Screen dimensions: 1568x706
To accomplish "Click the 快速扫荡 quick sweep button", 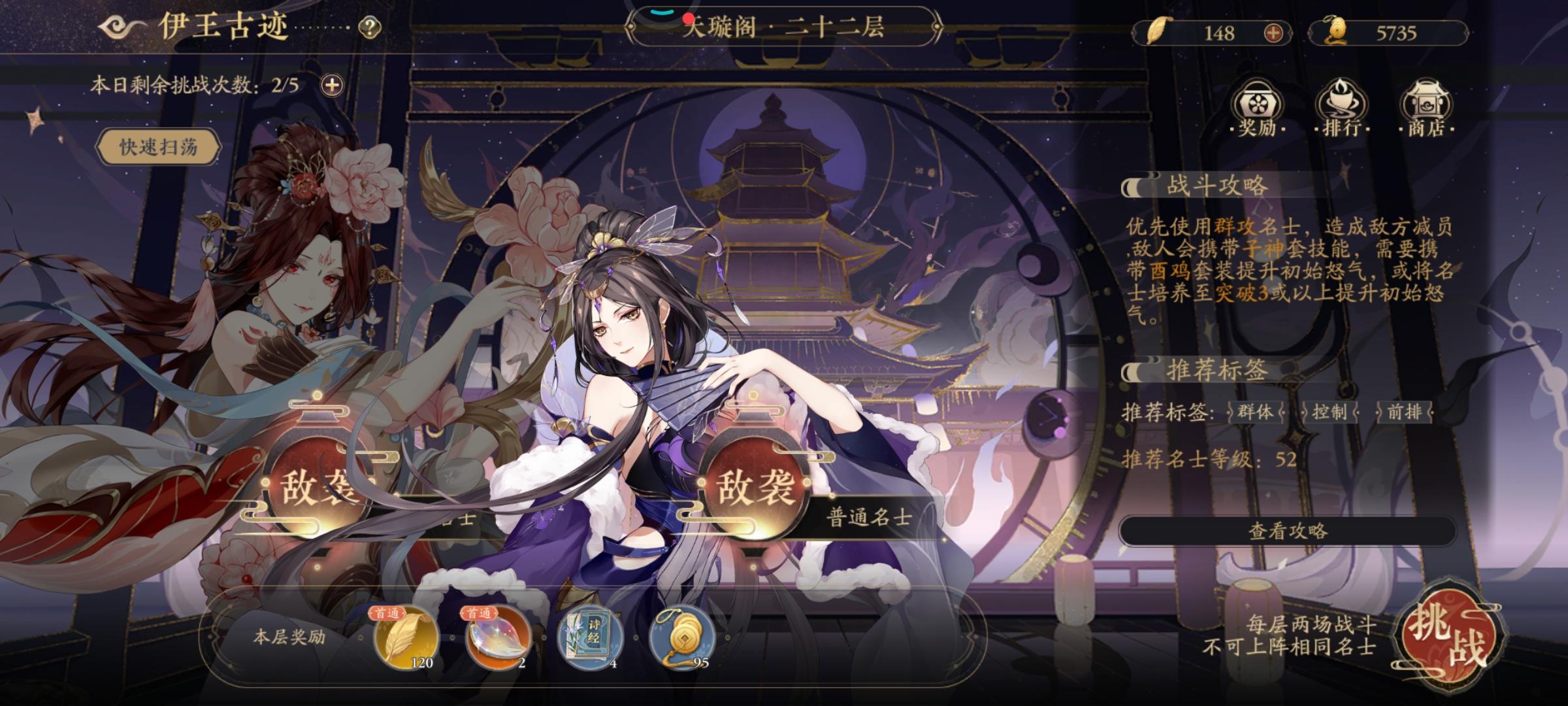I will 157,148.
